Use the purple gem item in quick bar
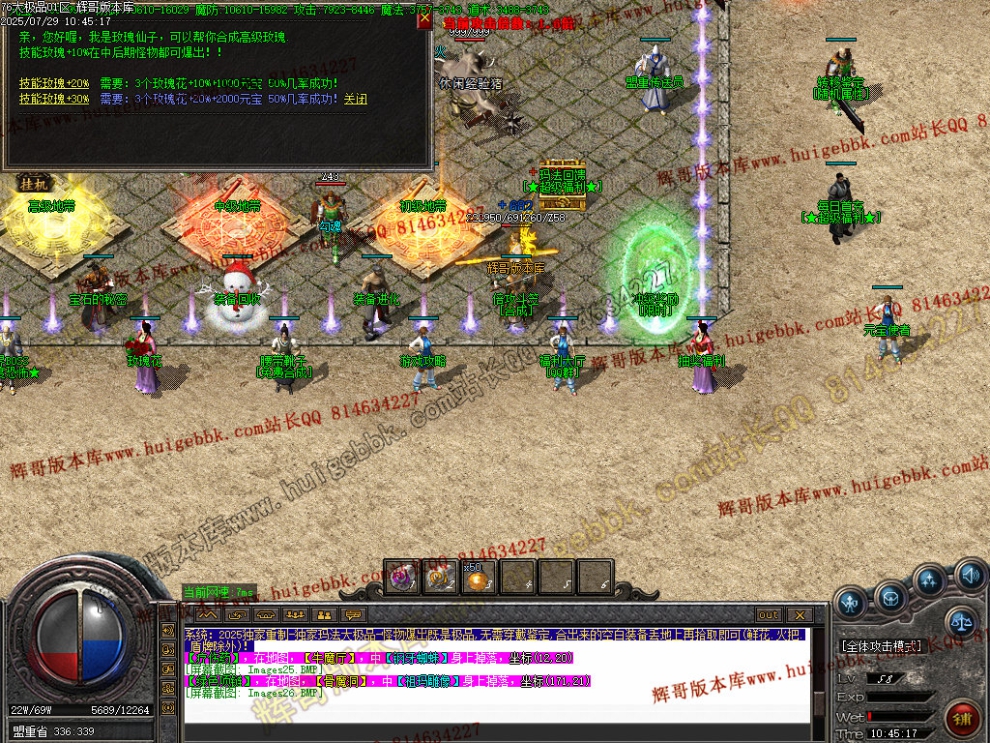The image size is (990, 743). [x=402, y=578]
